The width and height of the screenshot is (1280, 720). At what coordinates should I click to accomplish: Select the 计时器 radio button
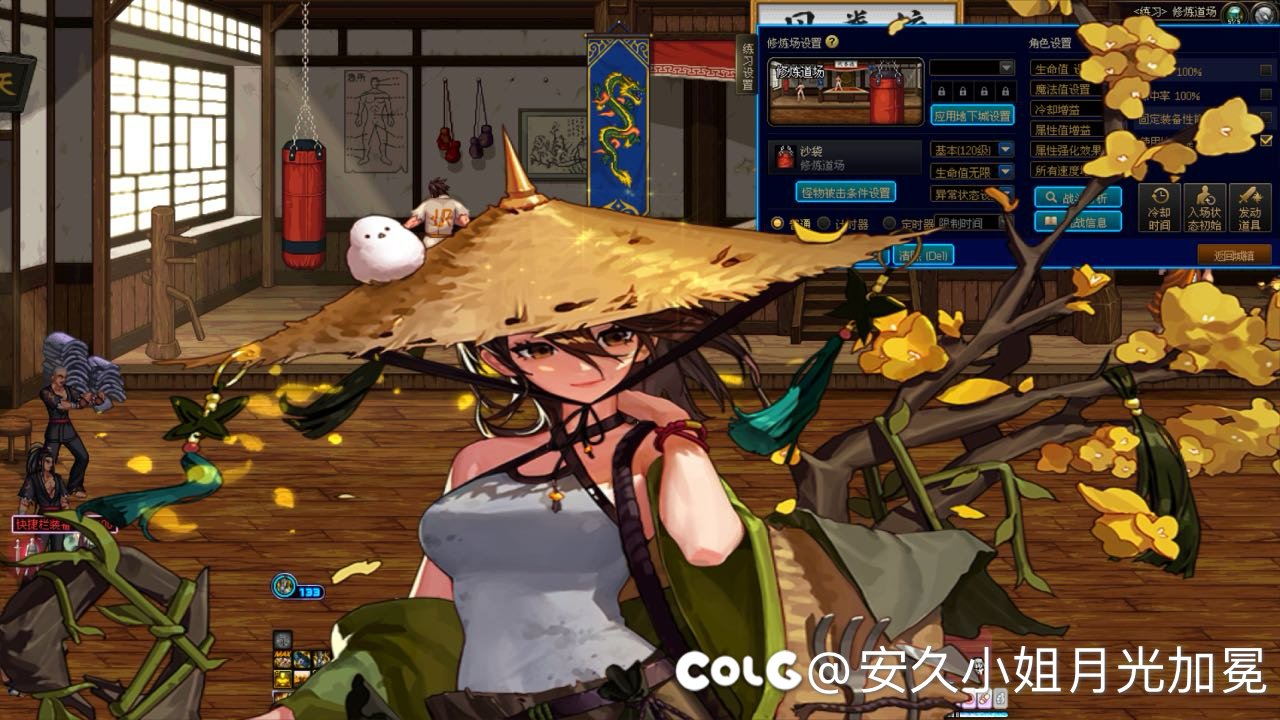(824, 222)
